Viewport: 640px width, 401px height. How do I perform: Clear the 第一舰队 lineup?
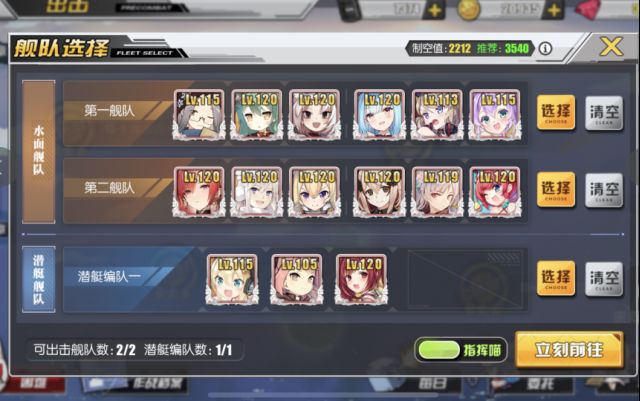(603, 111)
